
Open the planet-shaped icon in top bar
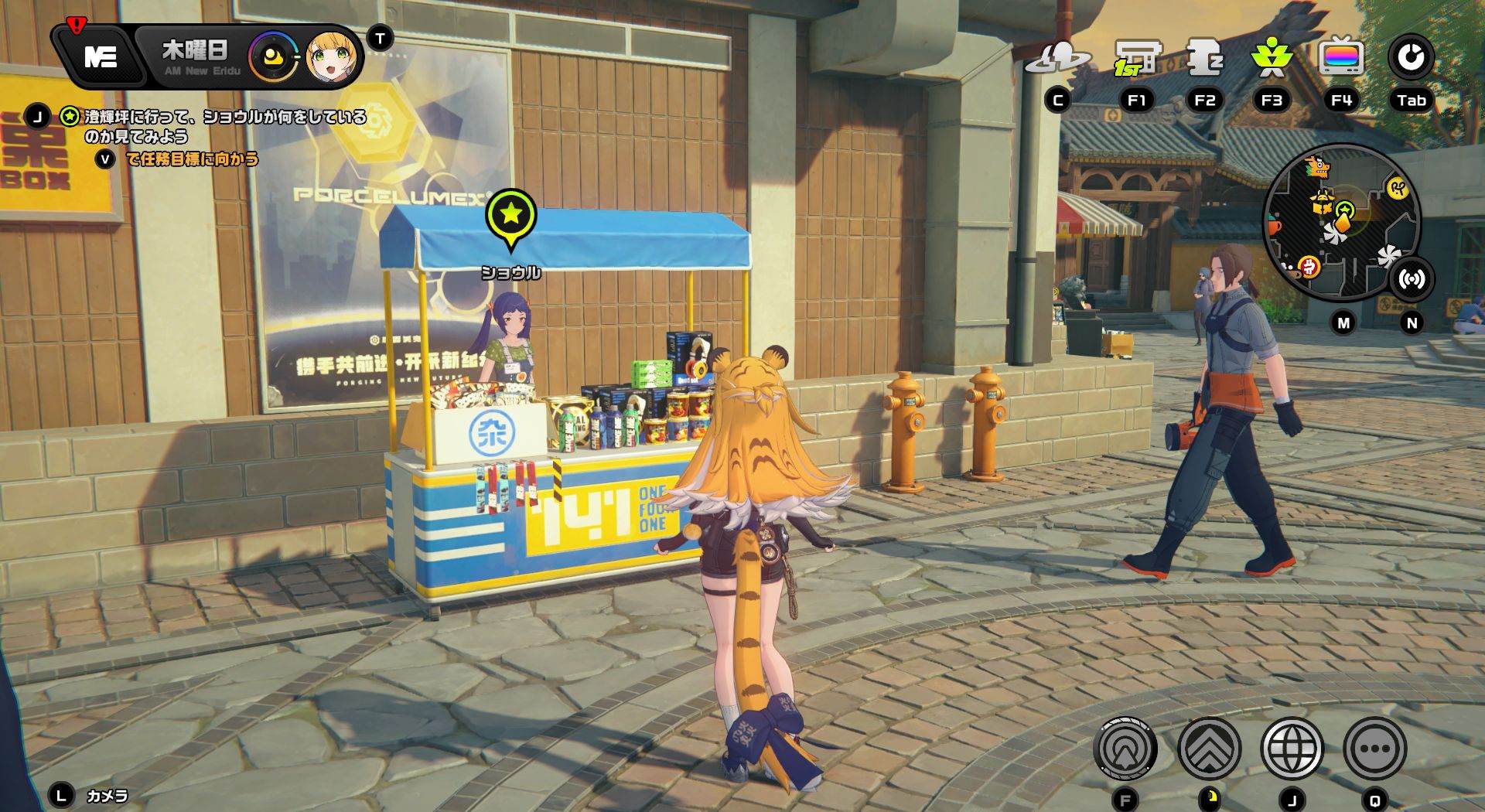pos(1057,58)
